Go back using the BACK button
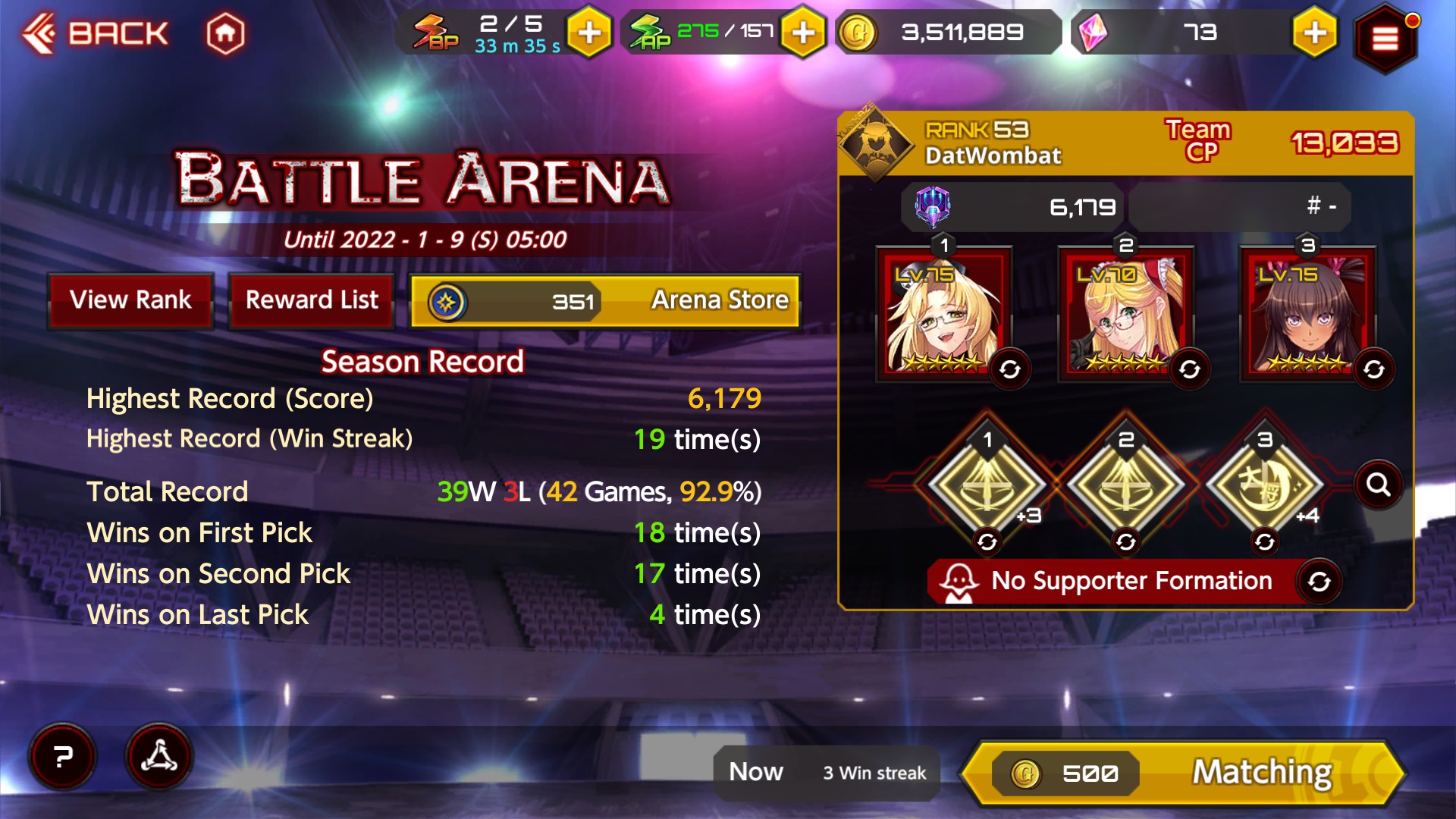 pyautogui.click(x=96, y=33)
